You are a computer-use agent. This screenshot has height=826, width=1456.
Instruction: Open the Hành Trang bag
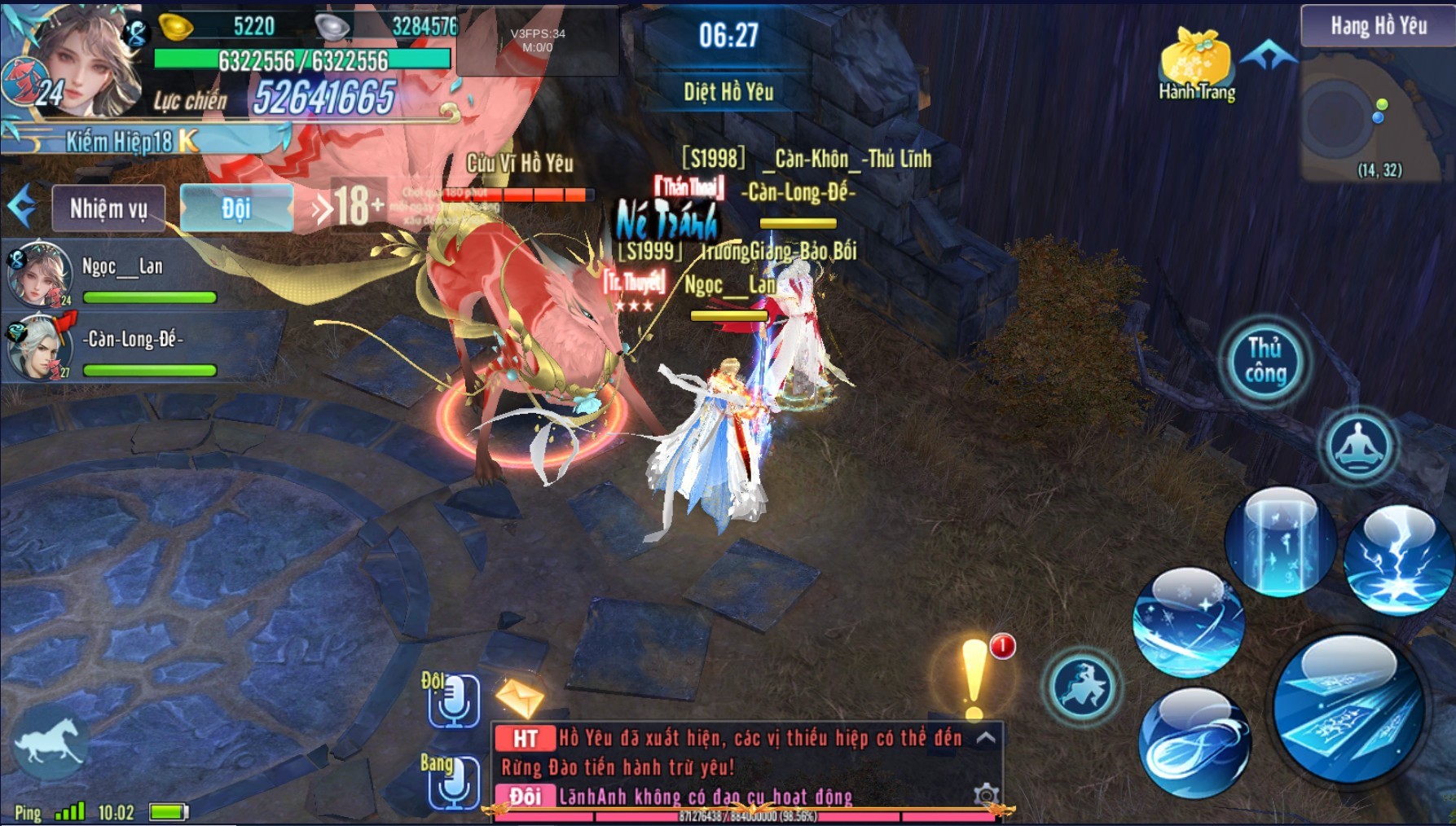tap(1196, 65)
